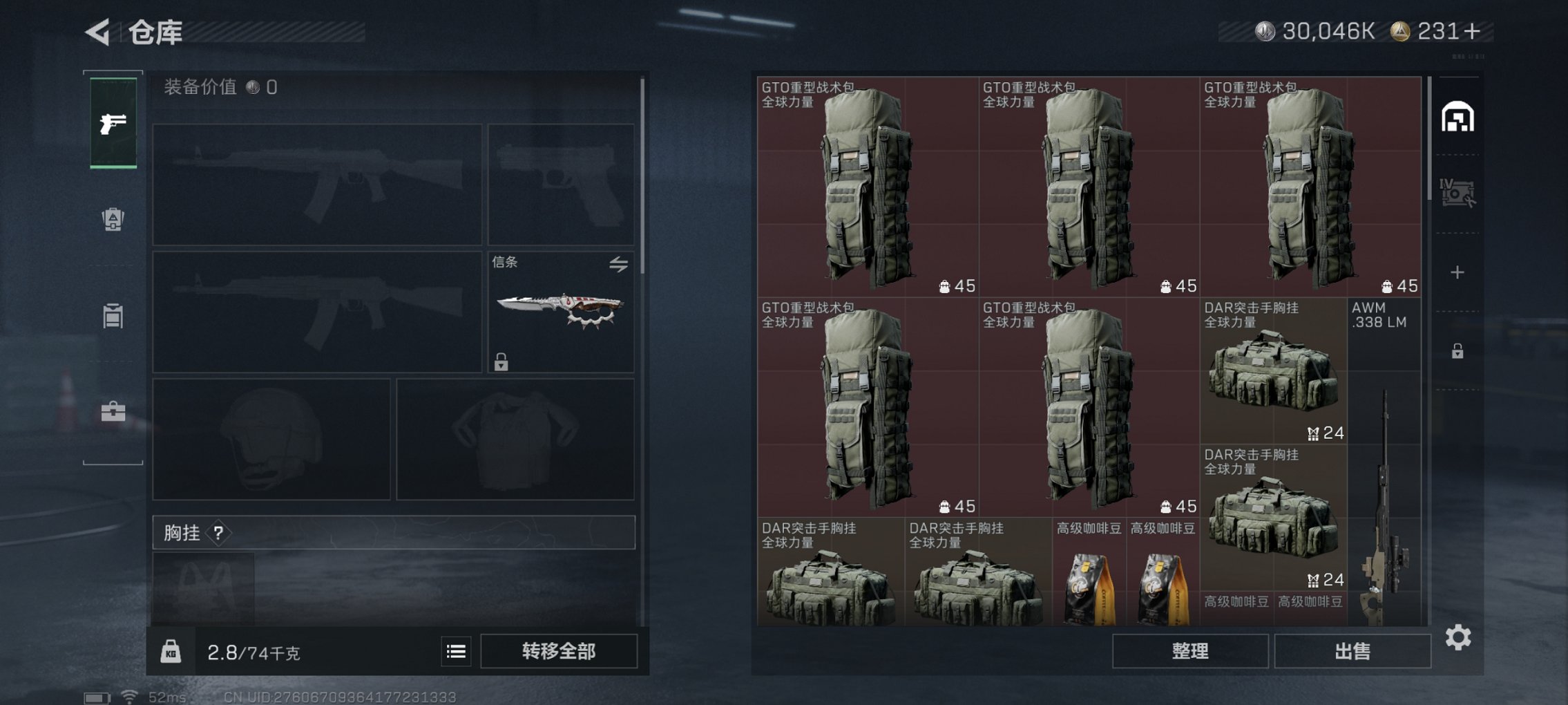1568x705 pixels.
Task: Return via the back arrow next to 仓库
Action: [97, 31]
